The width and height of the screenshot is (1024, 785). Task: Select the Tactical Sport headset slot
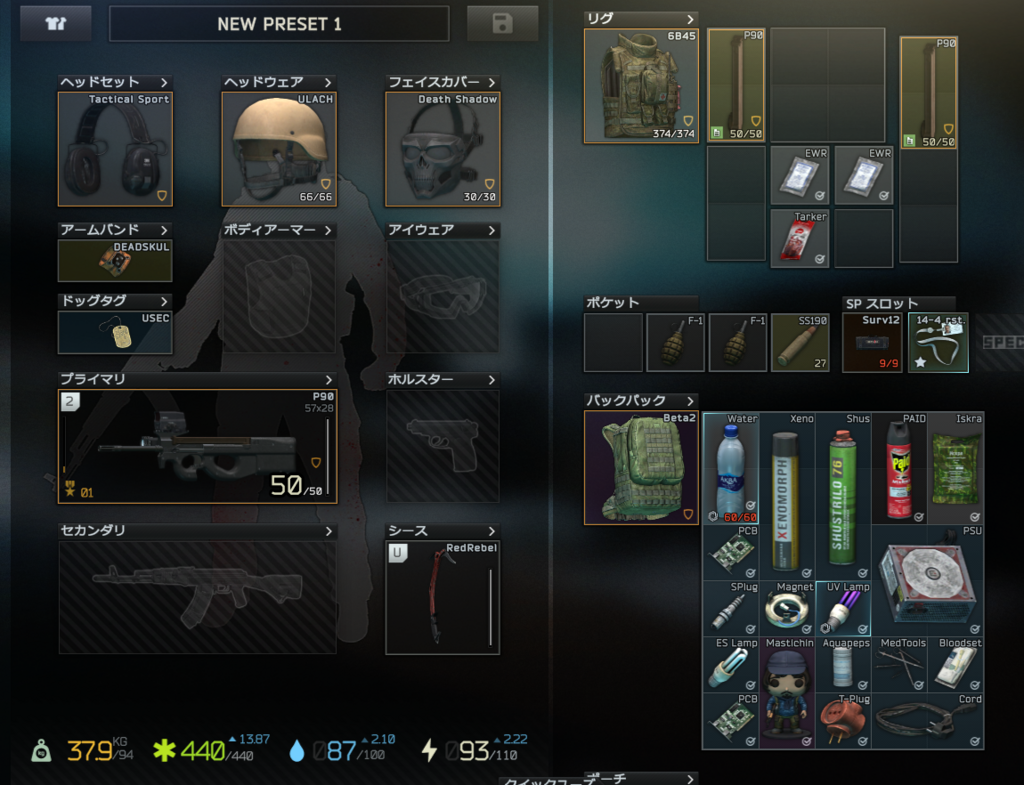pos(115,149)
